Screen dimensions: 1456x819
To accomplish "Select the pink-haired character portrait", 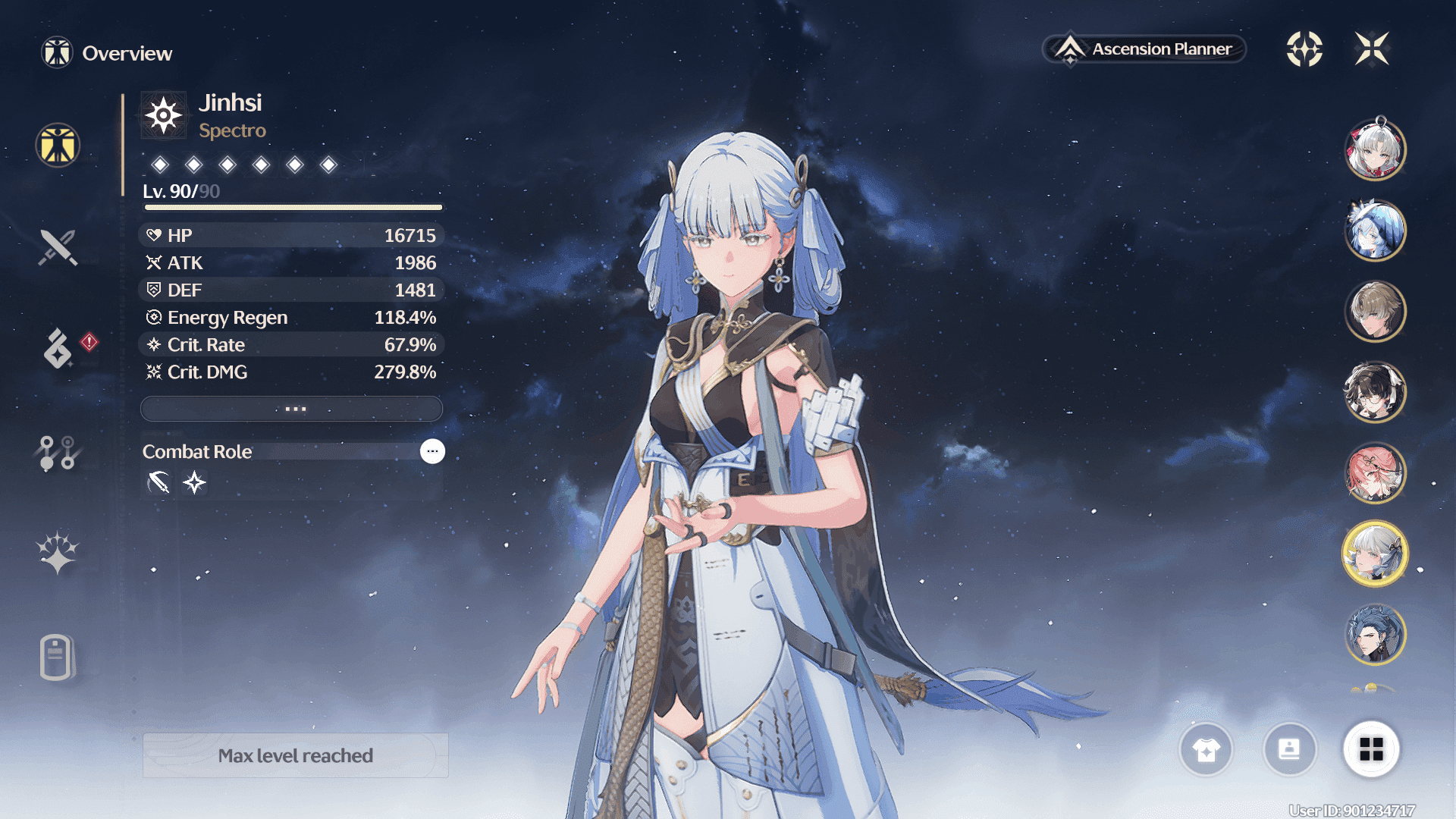I will pyautogui.click(x=1375, y=473).
